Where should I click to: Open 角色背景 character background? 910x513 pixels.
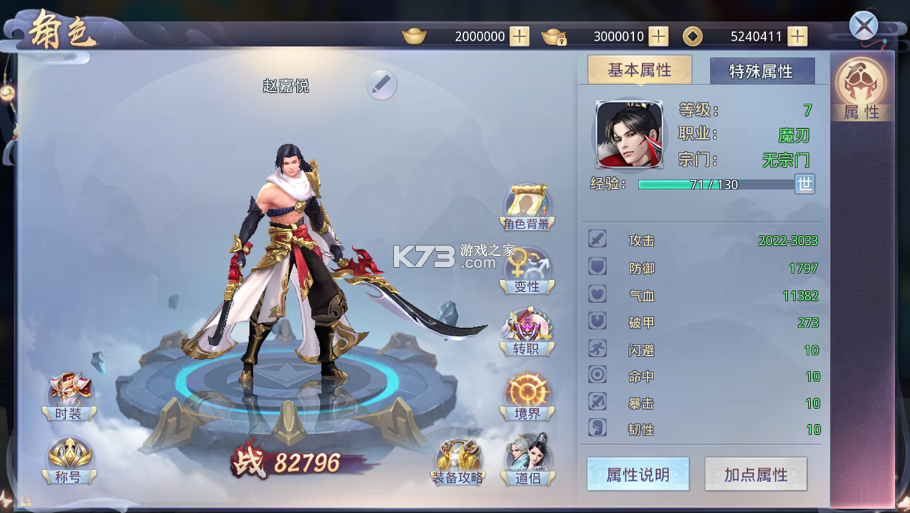click(x=527, y=207)
